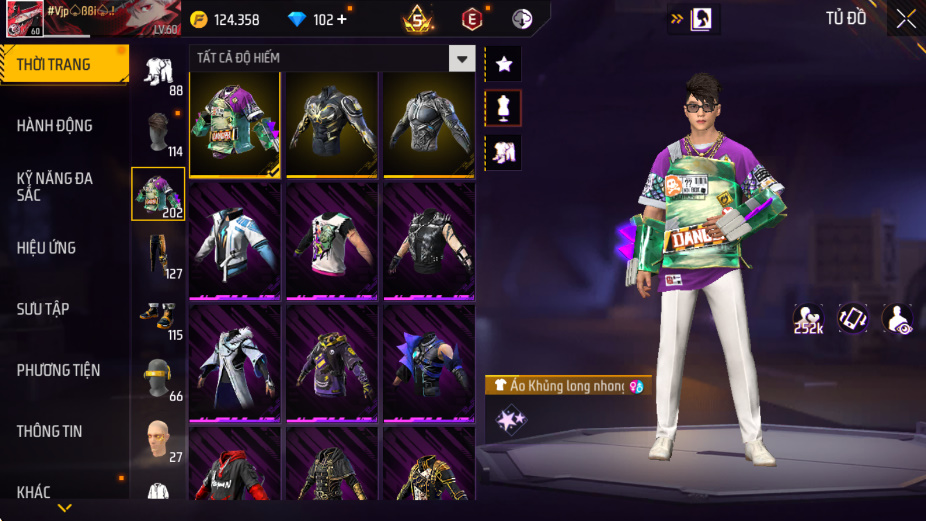Select the Kỹ Năng Đa Sắc tab

(x=55, y=186)
